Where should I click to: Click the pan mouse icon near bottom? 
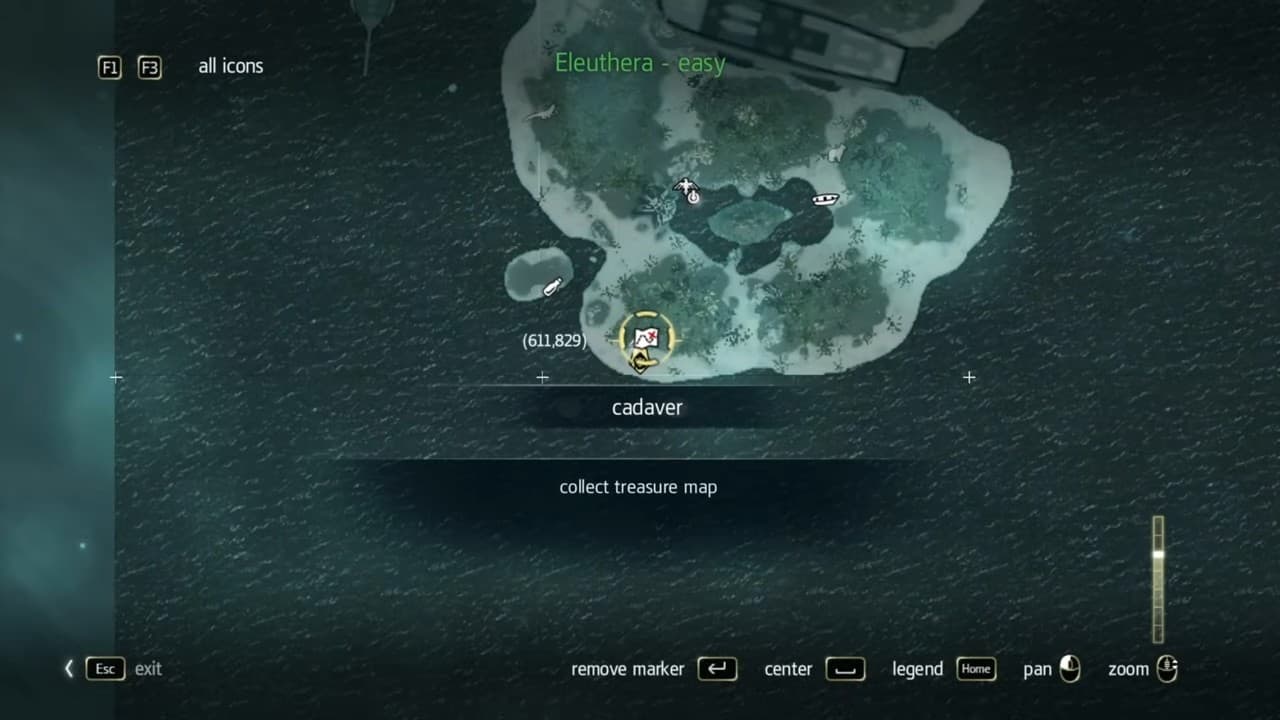pyautogui.click(x=1070, y=669)
